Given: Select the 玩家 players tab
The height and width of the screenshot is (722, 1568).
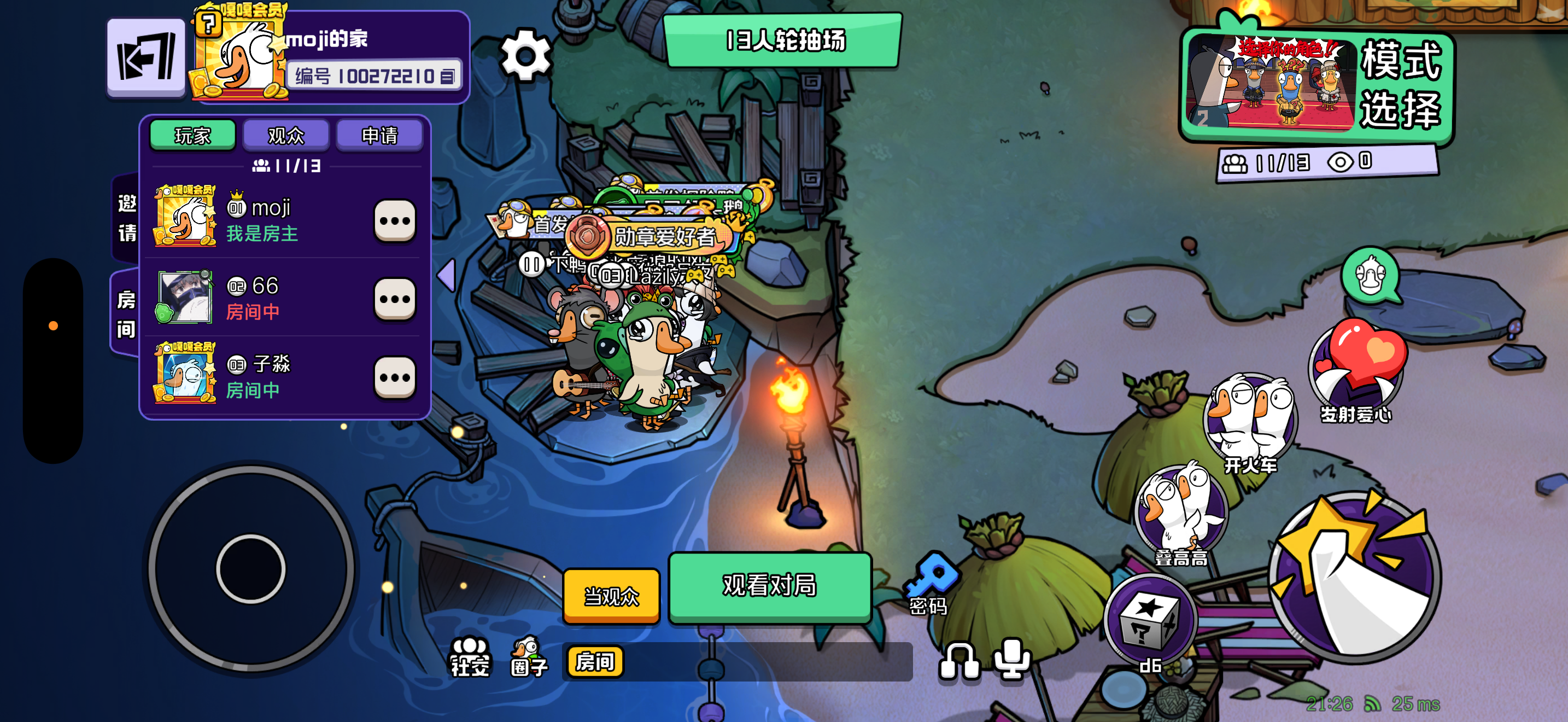Looking at the screenshot, I should (192, 135).
